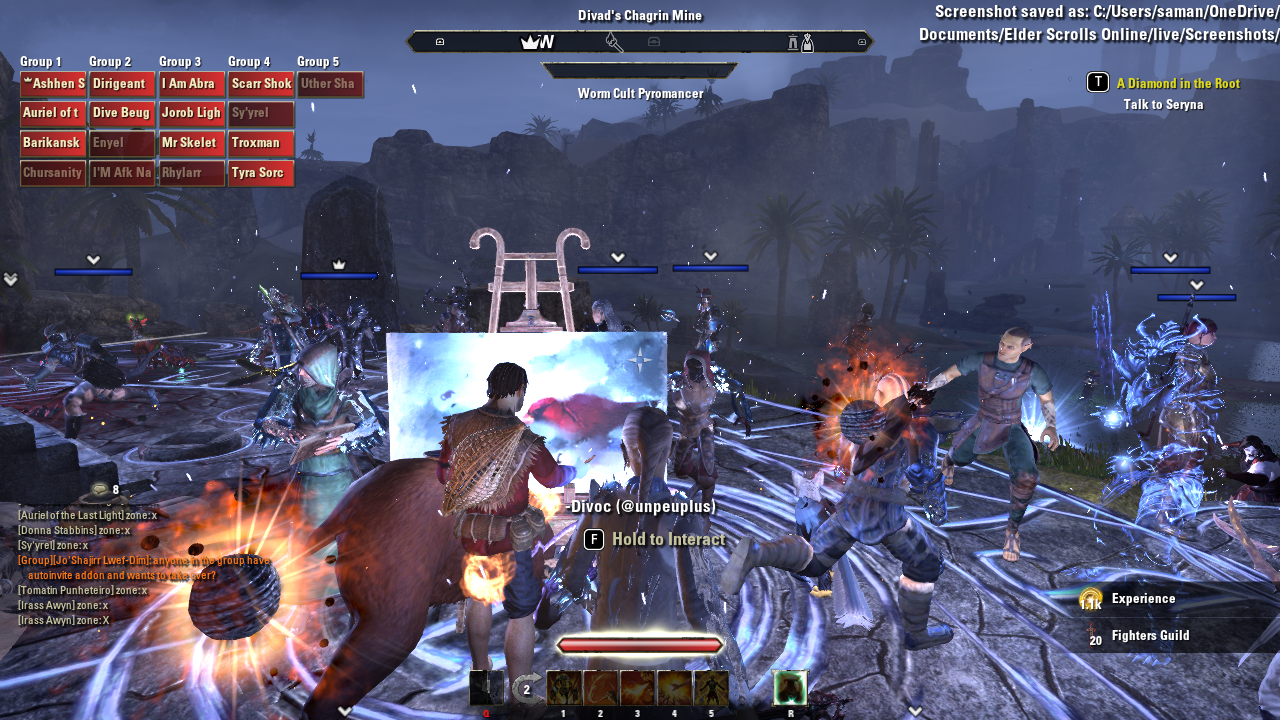
Task: Select the flame ability in slot 3
Action: 637,687
